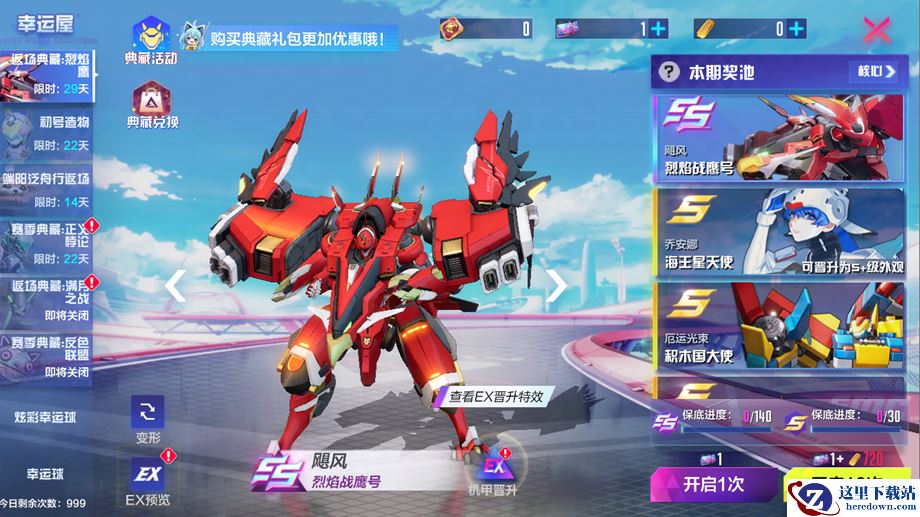Show the next mecha with right arrow
The width and height of the screenshot is (920, 517).
click(x=556, y=286)
